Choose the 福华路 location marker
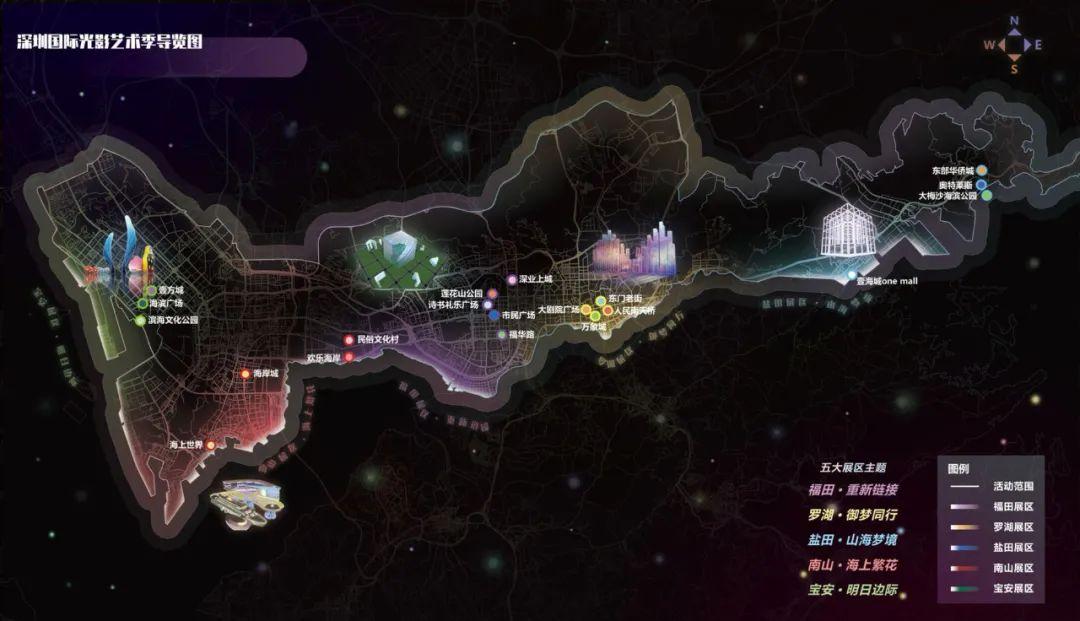 pyautogui.click(x=501, y=334)
